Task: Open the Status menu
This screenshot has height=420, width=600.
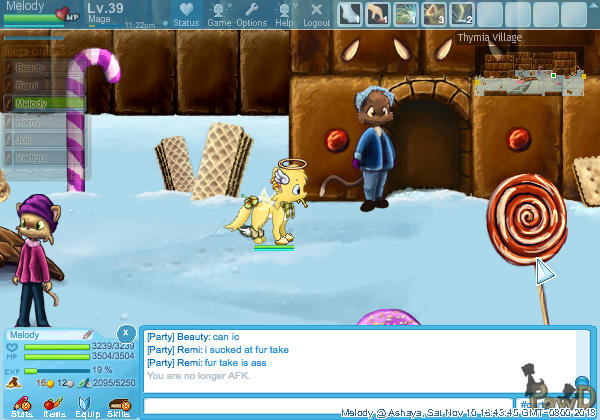Action: pos(185,14)
